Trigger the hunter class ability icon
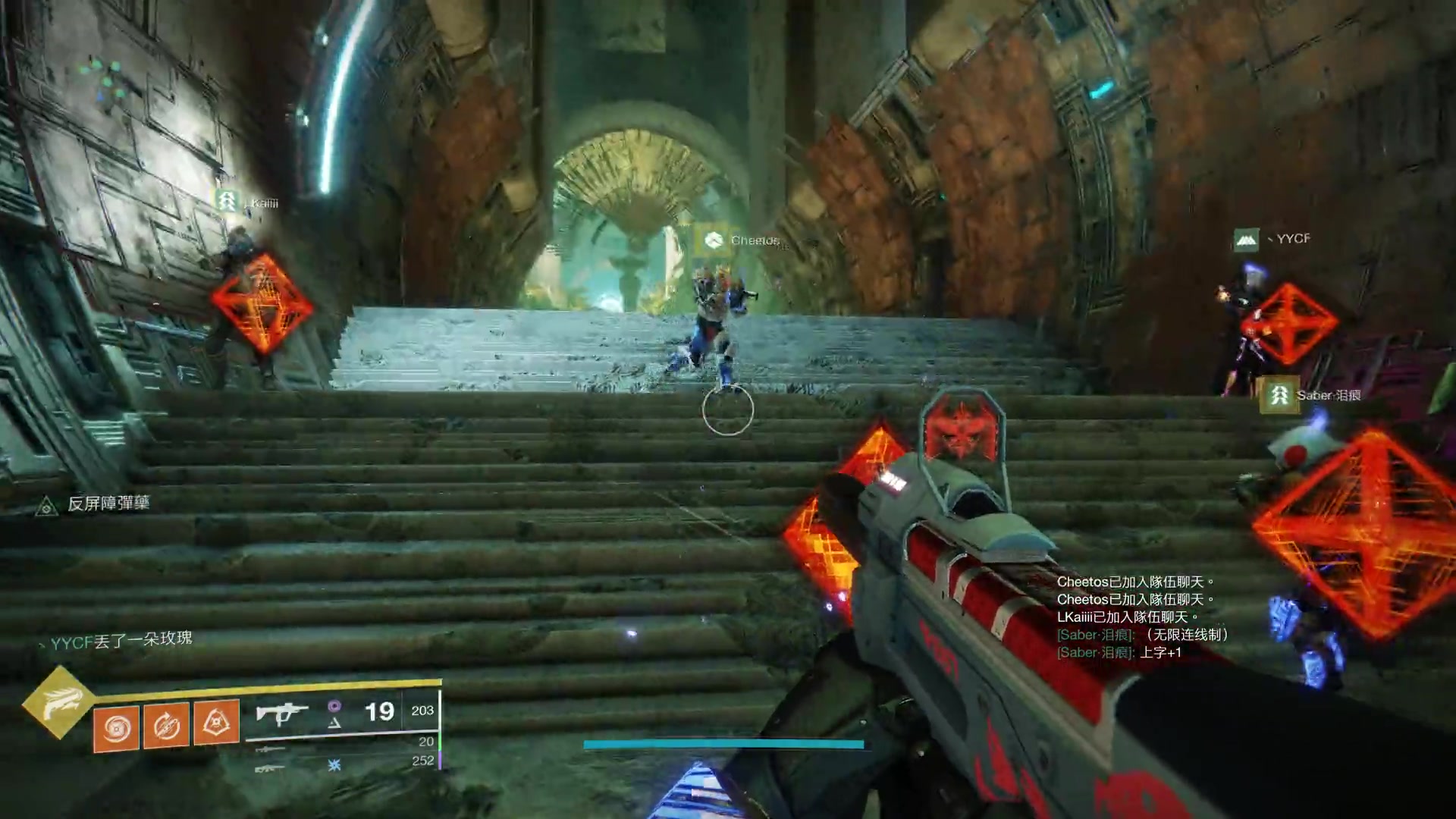The image size is (1456, 819). (216, 722)
